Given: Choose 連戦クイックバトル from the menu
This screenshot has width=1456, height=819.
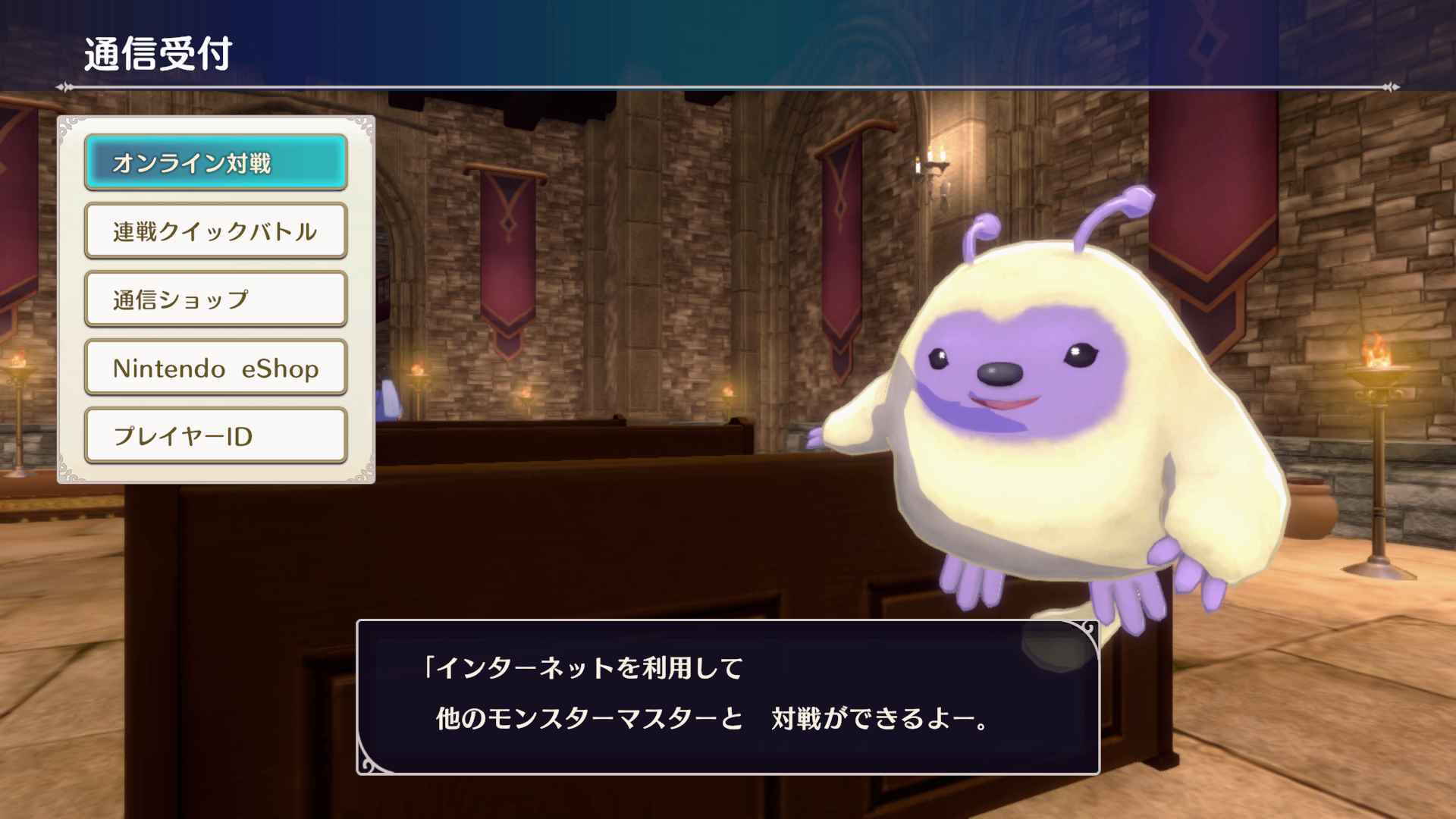Looking at the screenshot, I should click(215, 231).
